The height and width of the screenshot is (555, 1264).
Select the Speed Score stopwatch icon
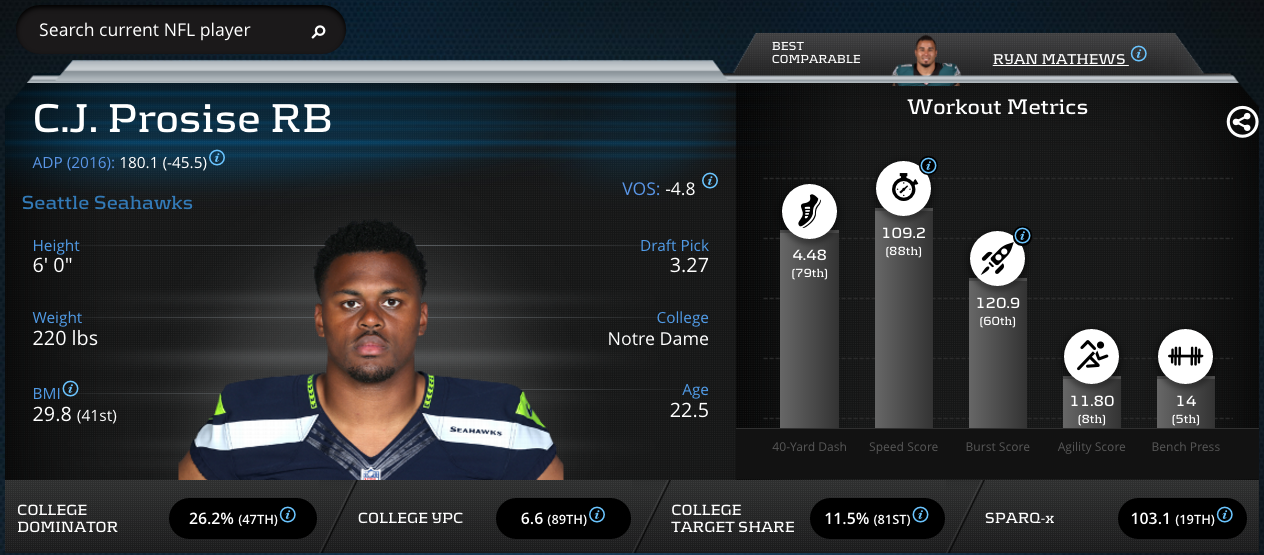tap(903, 187)
